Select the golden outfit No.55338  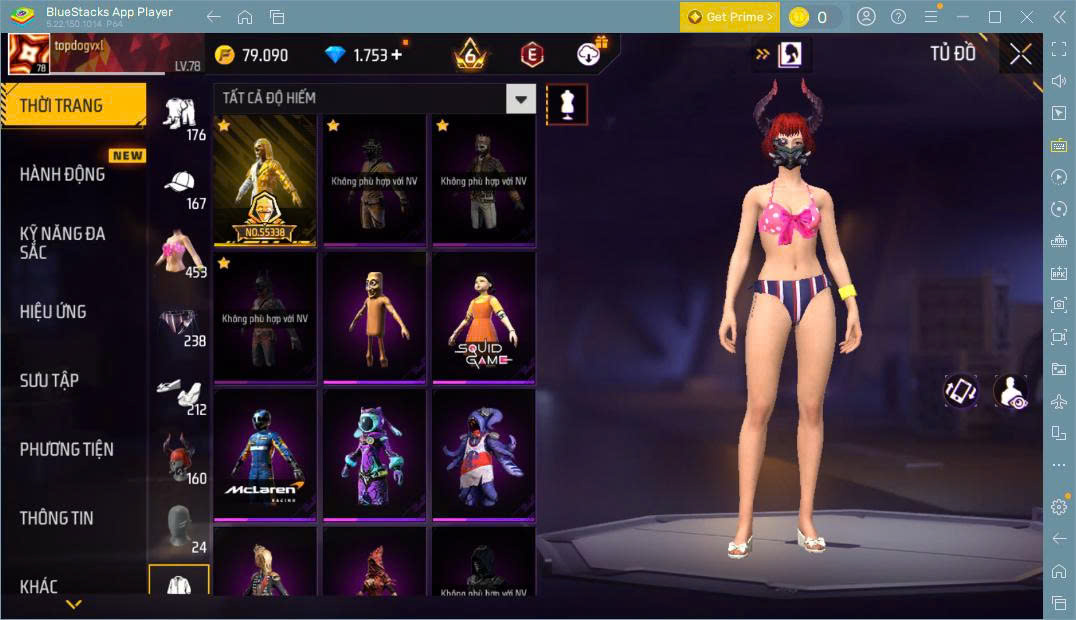pyautogui.click(x=265, y=180)
